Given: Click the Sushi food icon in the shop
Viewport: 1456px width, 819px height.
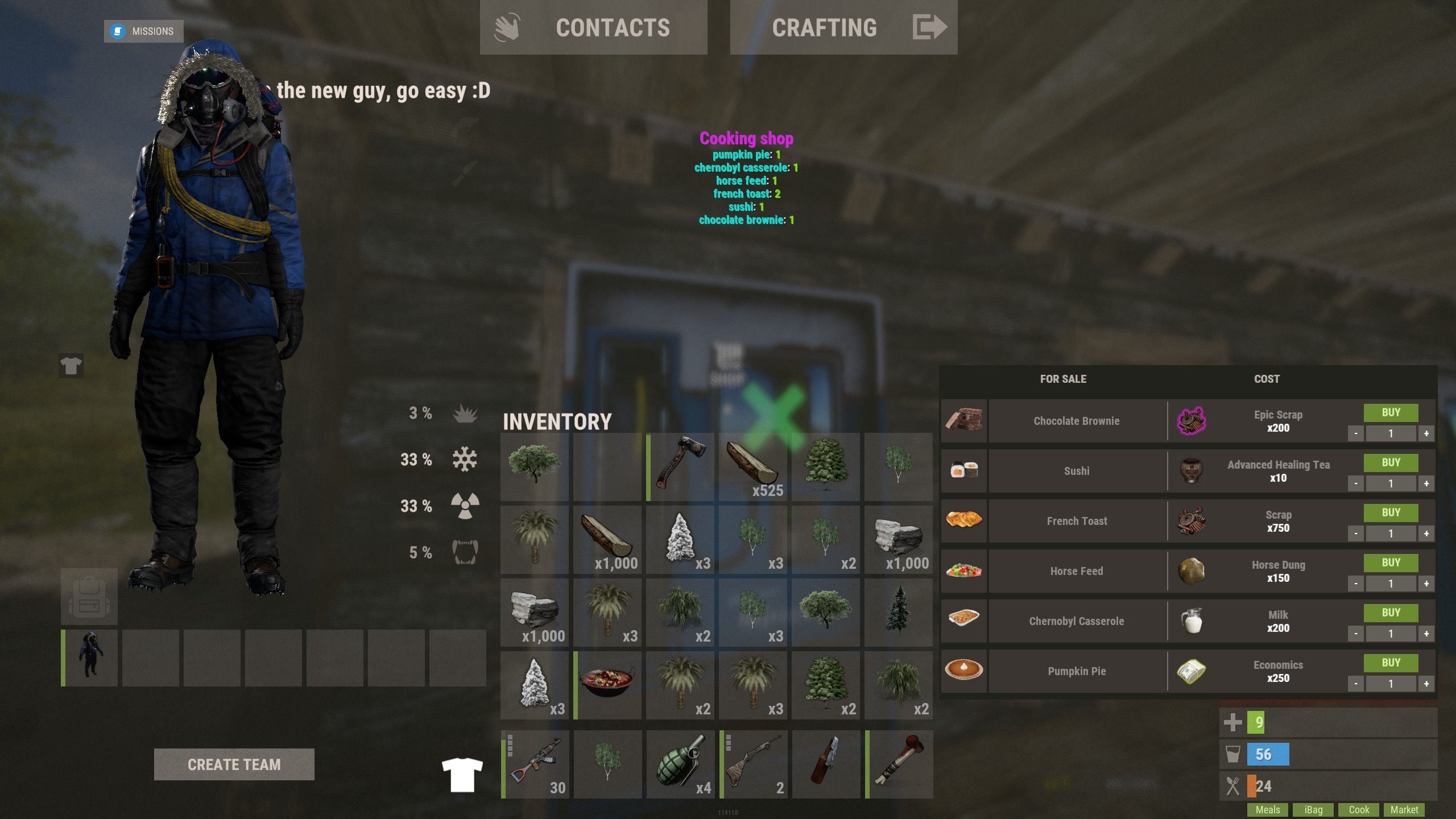Looking at the screenshot, I should (963, 470).
